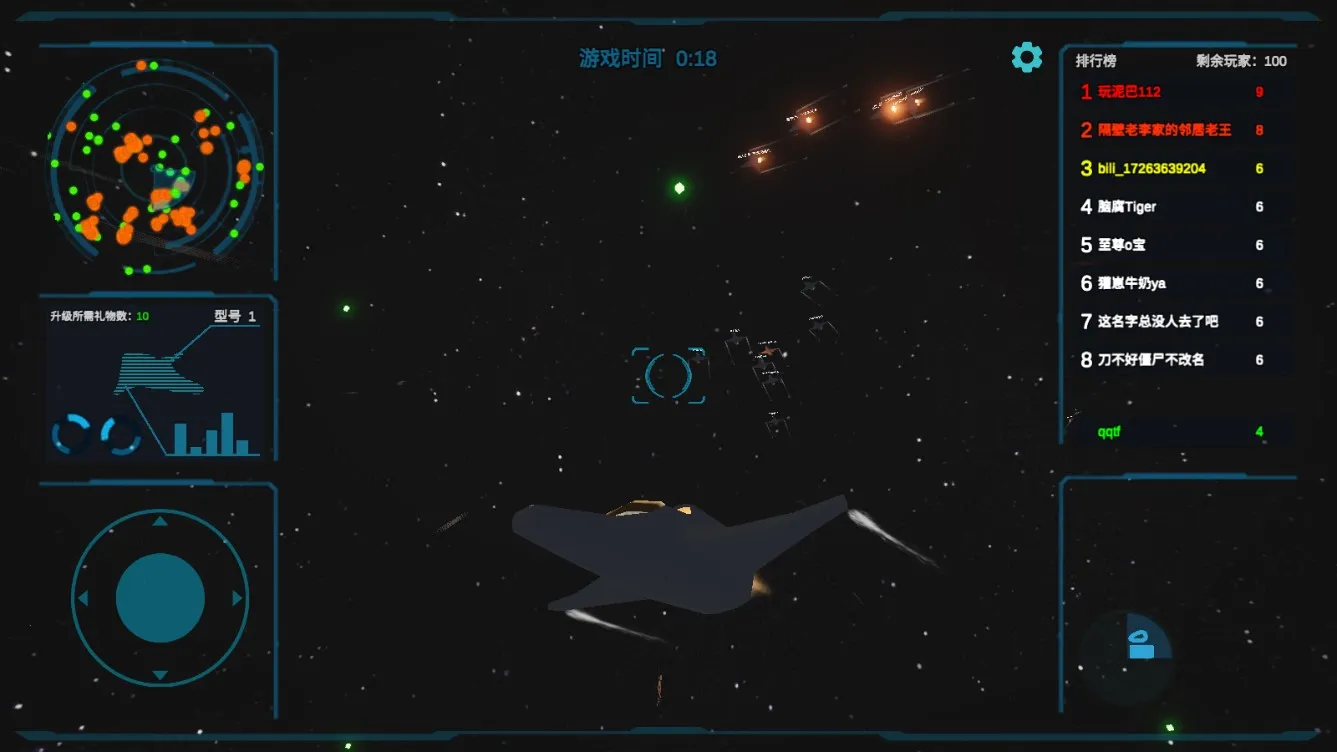Tap the joystick's down arrow
This screenshot has width=1337, height=752.
point(160,676)
